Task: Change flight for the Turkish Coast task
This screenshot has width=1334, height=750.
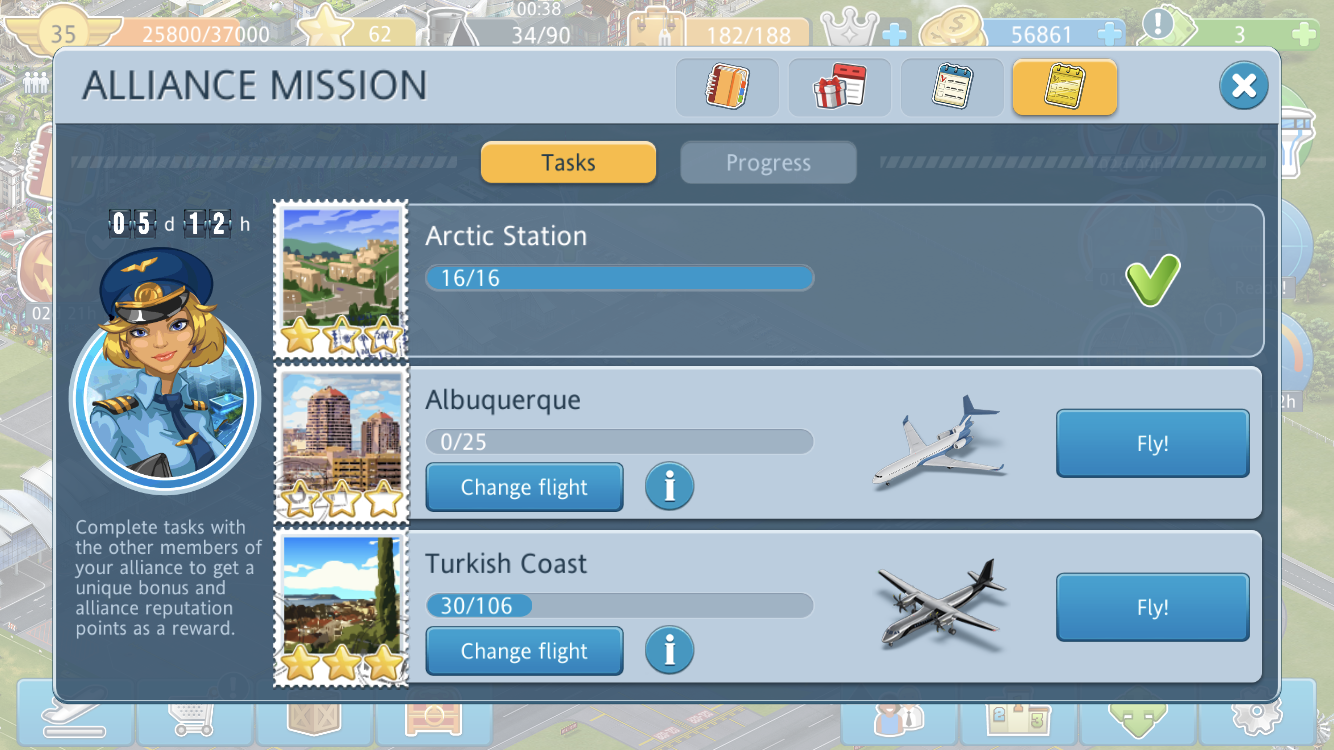Action: tap(524, 651)
